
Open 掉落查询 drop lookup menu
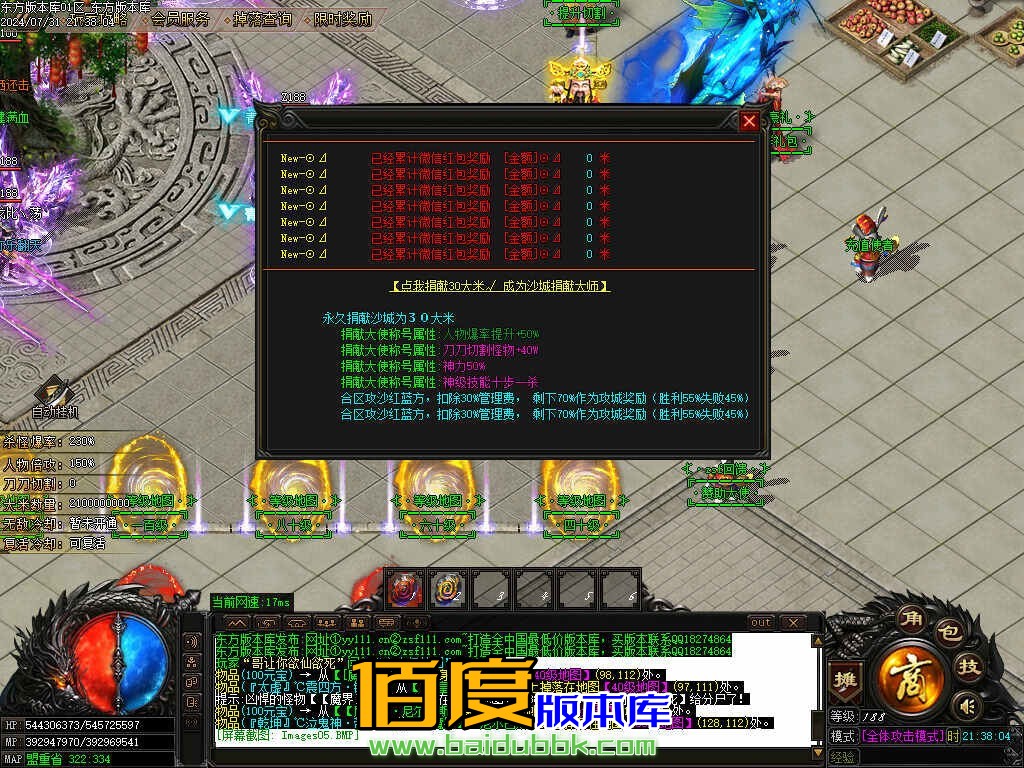pyautogui.click(x=262, y=19)
